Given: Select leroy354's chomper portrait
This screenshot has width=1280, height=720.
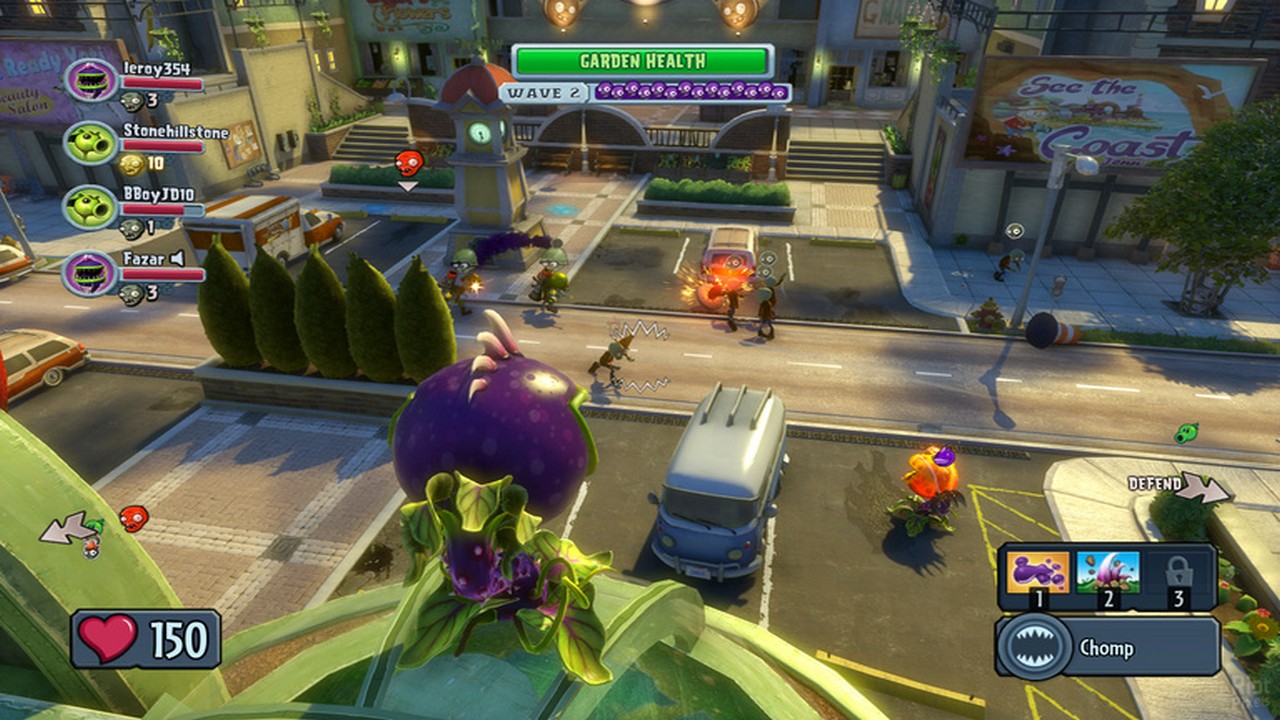Looking at the screenshot, I should click(91, 80).
